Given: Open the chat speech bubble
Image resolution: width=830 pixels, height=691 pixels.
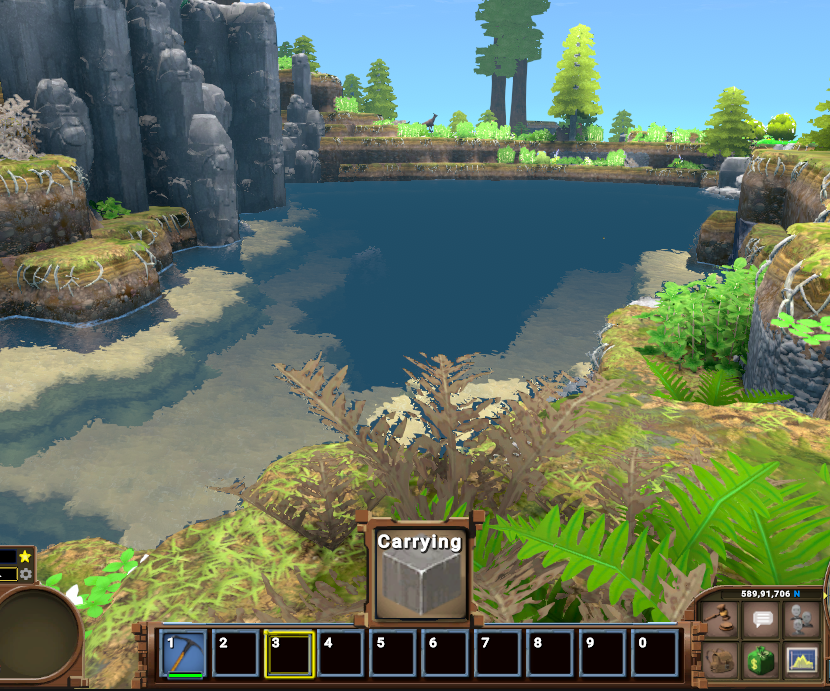Looking at the screenshot, I should (763, 619).
